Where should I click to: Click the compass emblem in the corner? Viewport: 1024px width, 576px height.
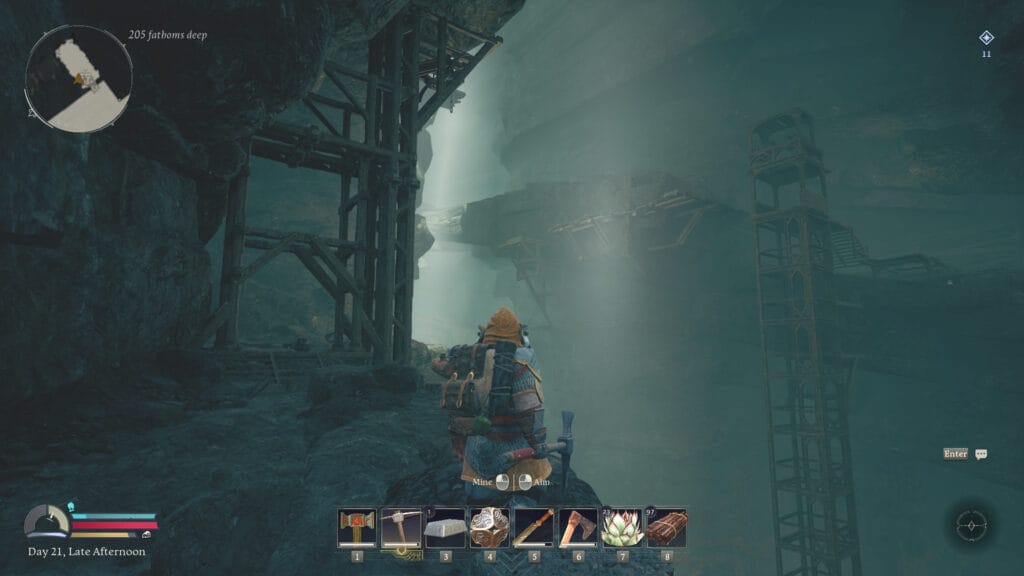click(970, 524)
